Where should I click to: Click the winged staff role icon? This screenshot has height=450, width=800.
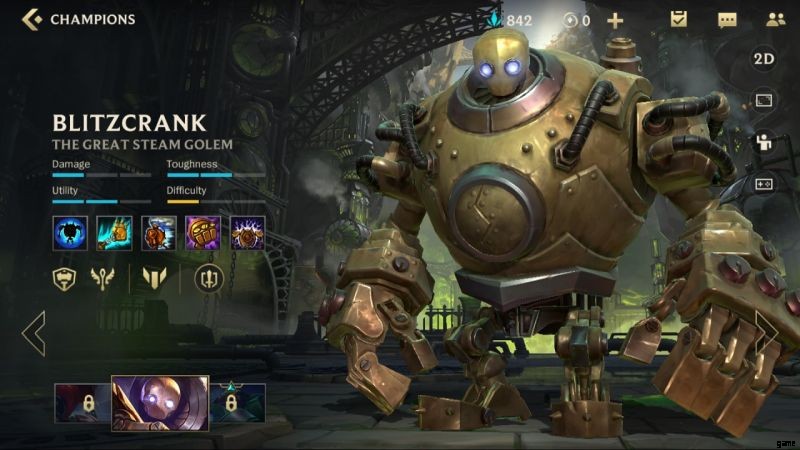[x=104, y=279]
